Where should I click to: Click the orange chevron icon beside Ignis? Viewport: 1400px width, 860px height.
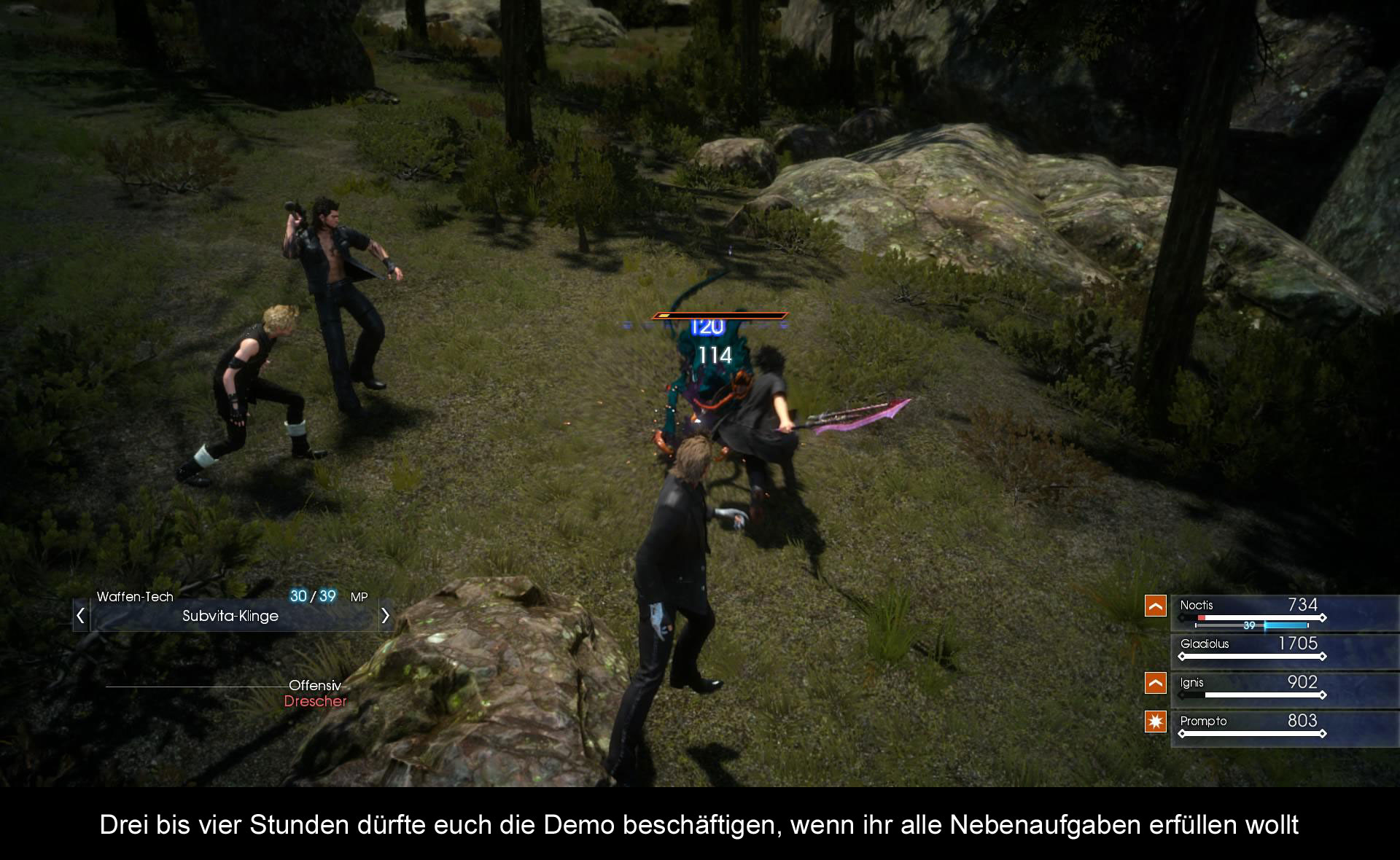click(x=1156, y=683)
